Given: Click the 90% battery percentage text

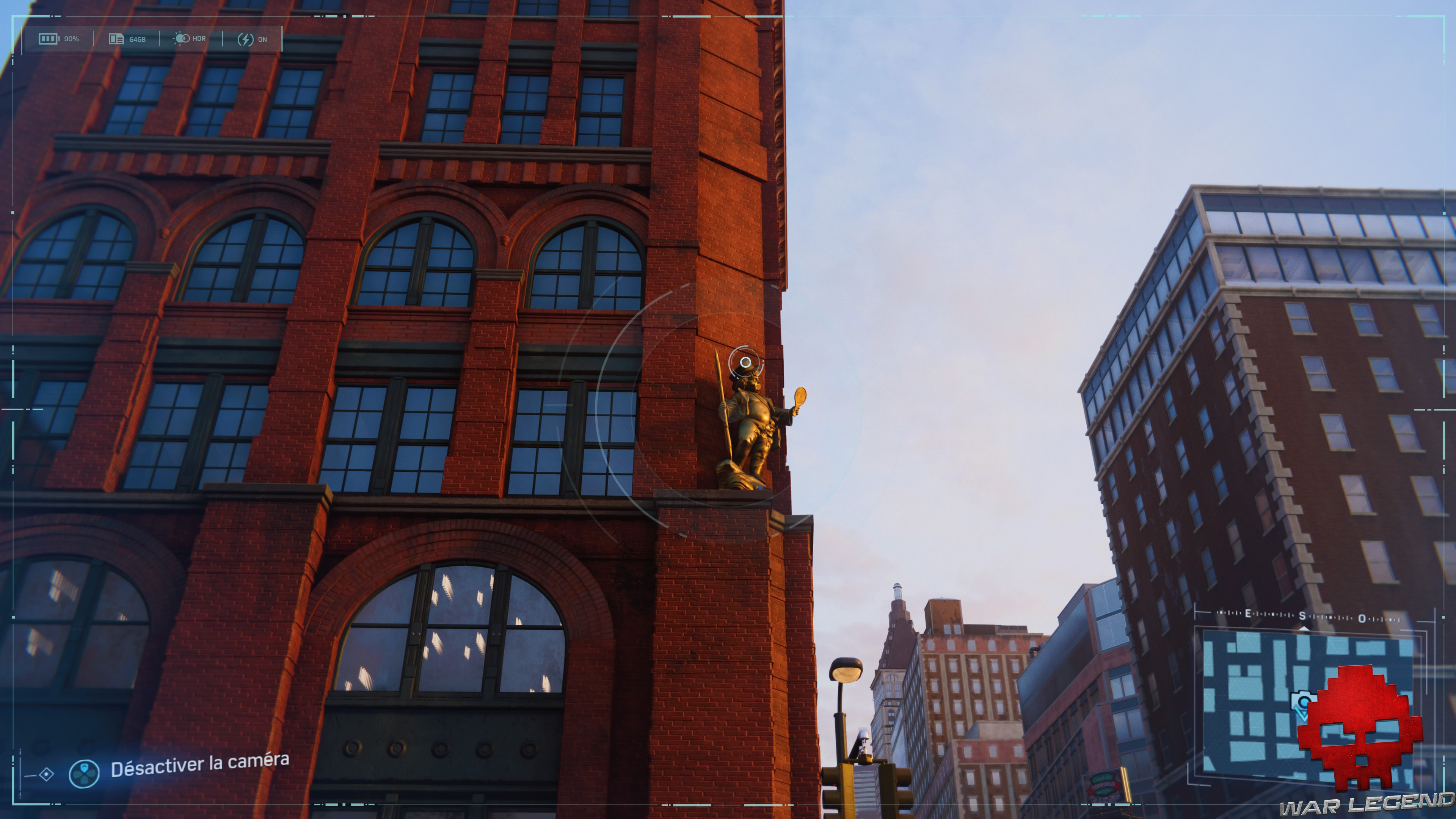Looking at the screenshot, I should [x=71, y=39].
